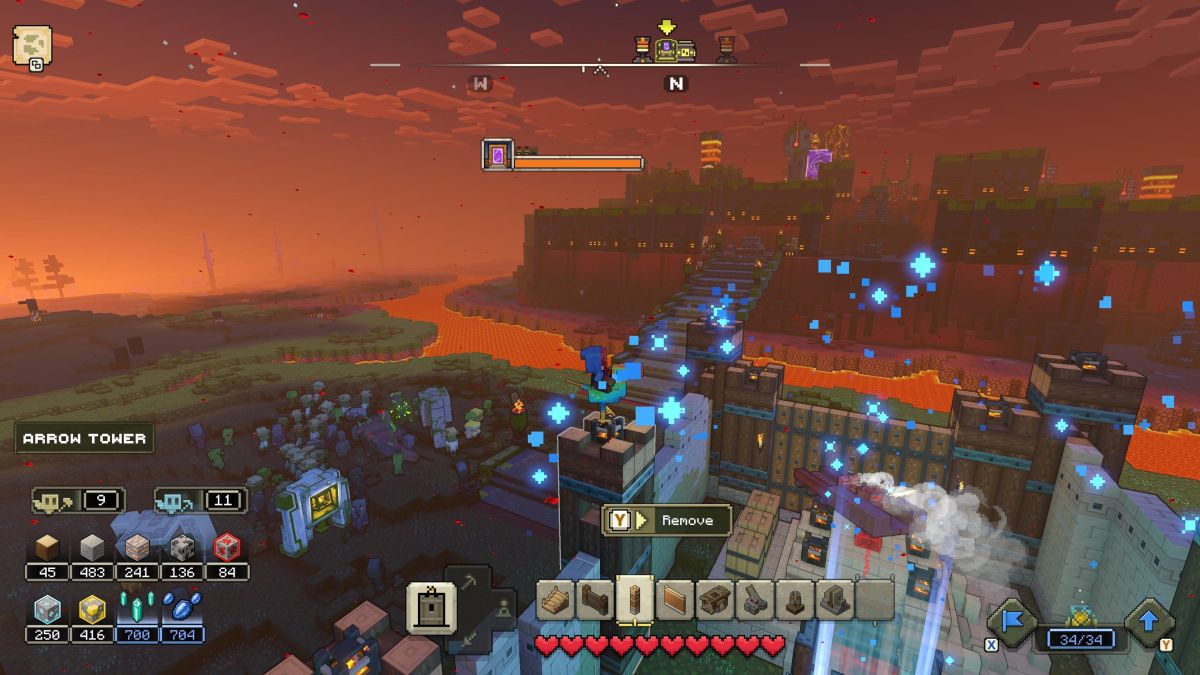Click the stone resource block icon
Viewport: 1200px width, 675px height.
coord(92,546)
